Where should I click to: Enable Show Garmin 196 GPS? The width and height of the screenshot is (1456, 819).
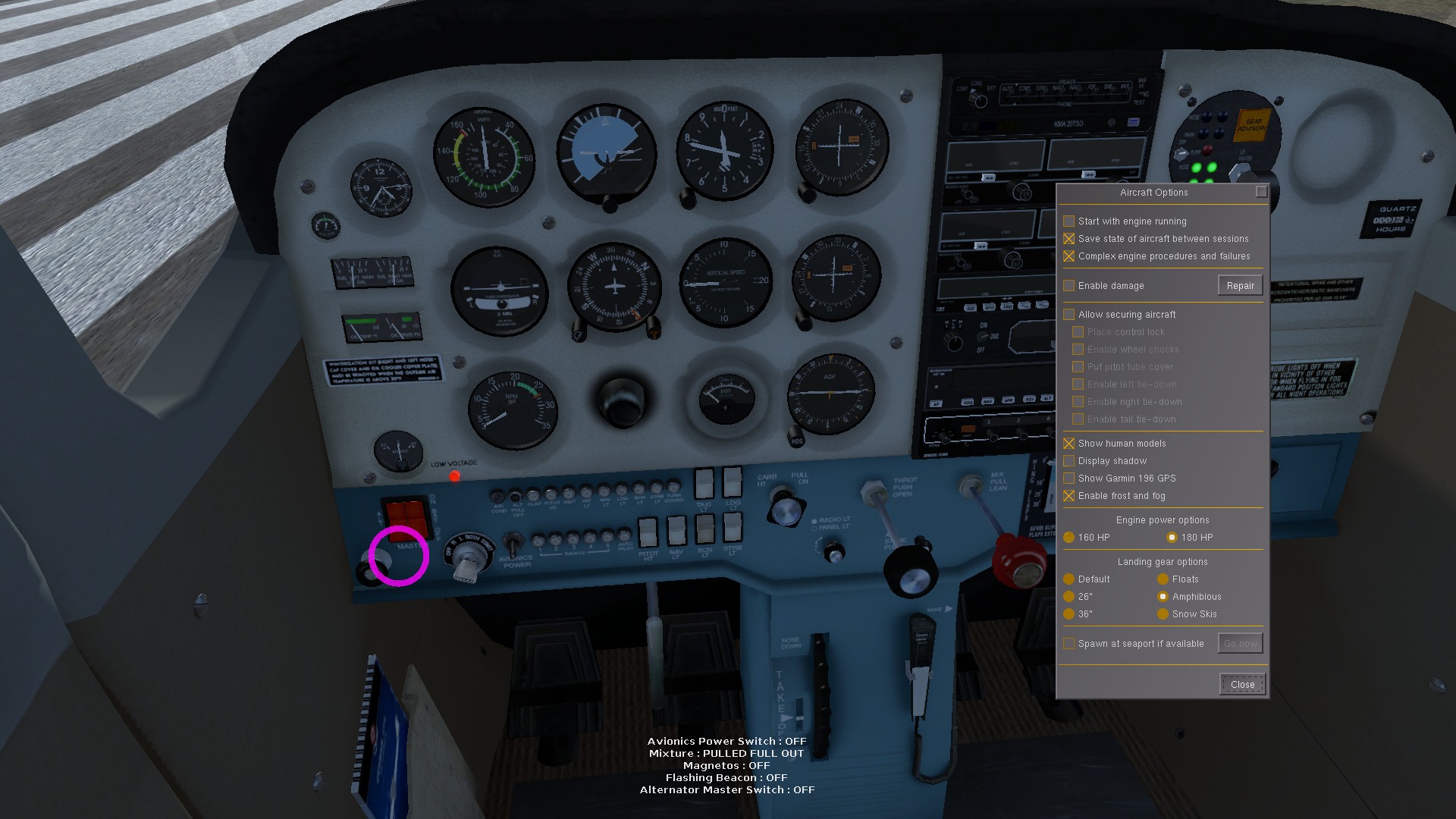(x=1069, y=478)
